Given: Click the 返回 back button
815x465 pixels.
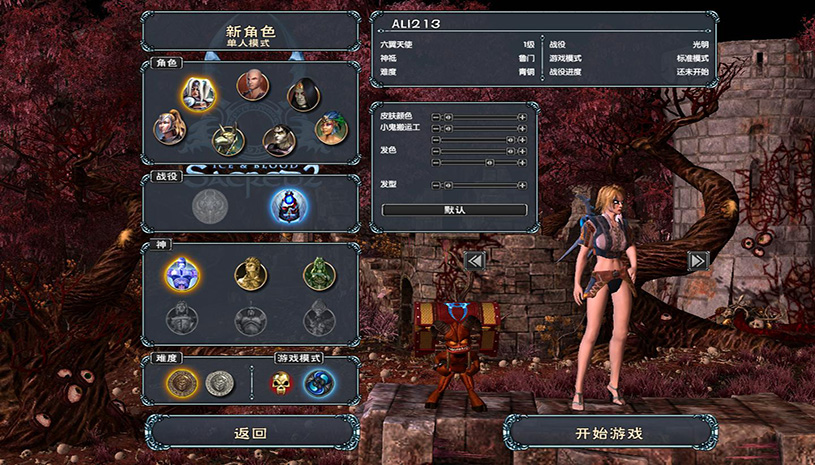Looking at the screenshot, I should 250,433.
